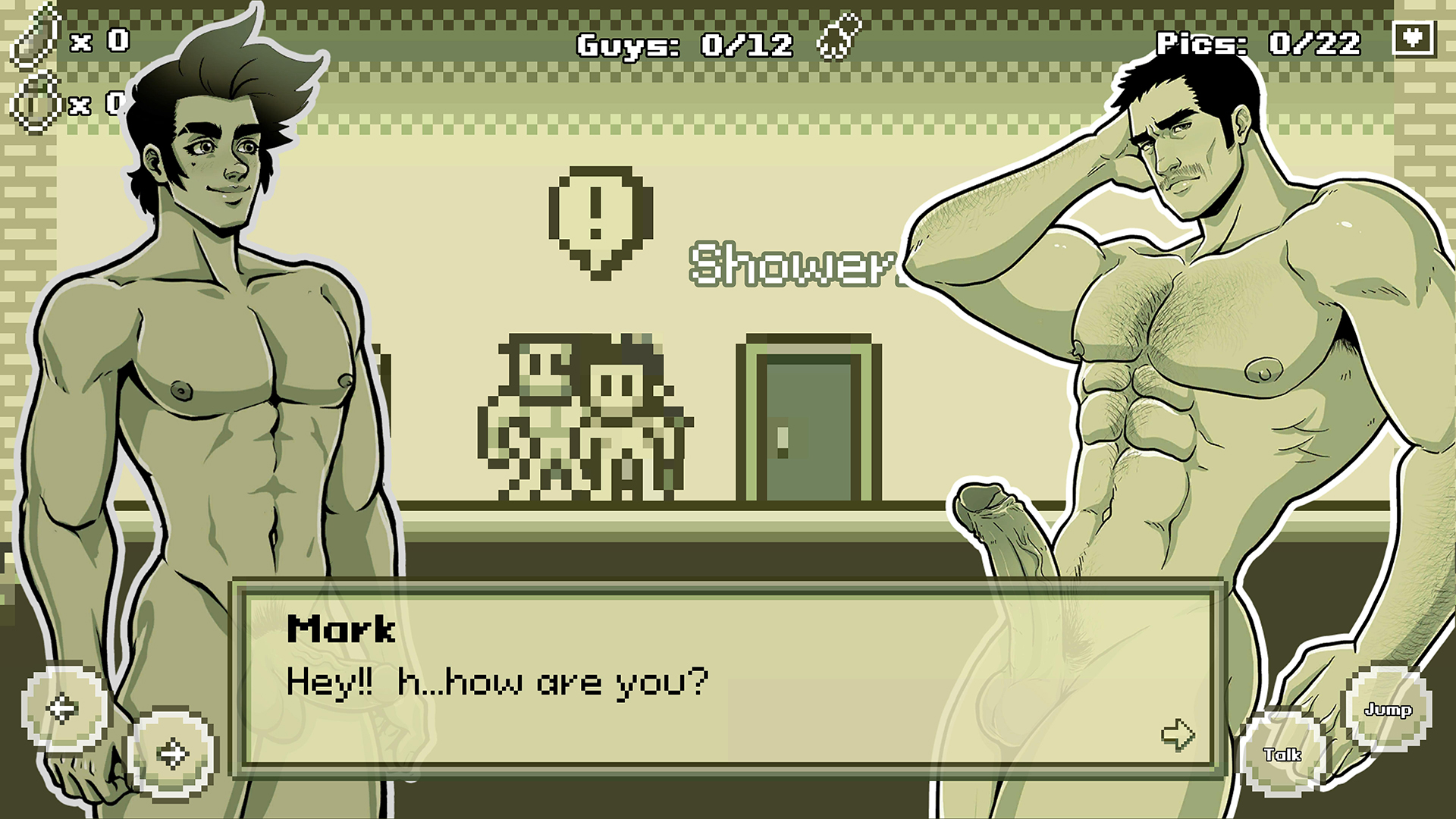The width and height of the screenshot is (1456, 819).
Task: Tap the right arrow movement button
Action: (x=171, y=754)
